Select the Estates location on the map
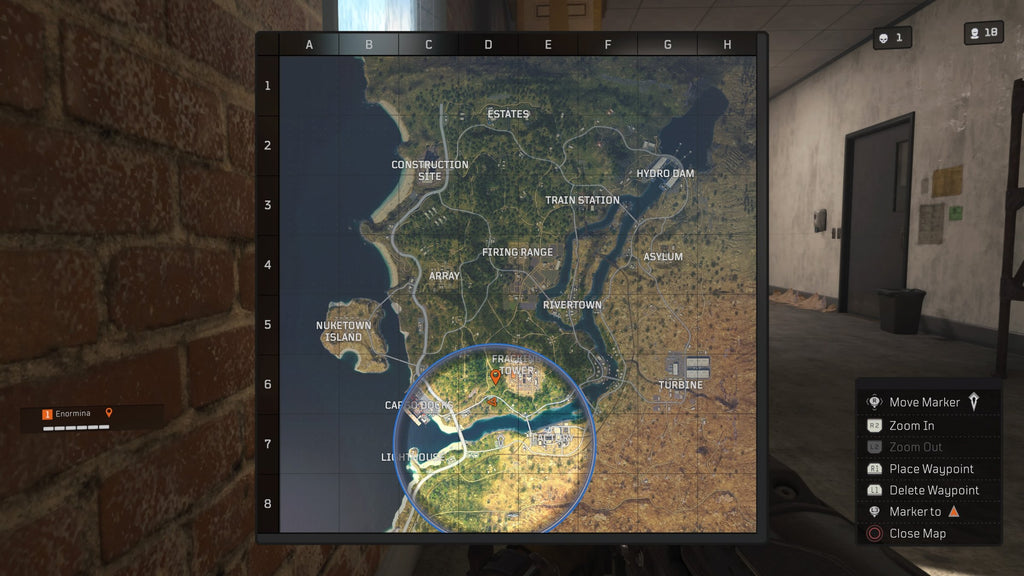The width and height of the screenshot is (1024, 576). 508,114
